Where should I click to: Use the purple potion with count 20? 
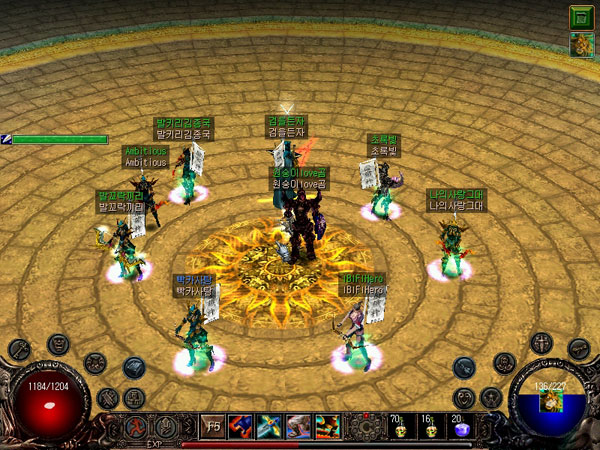[x=460, y=426]
